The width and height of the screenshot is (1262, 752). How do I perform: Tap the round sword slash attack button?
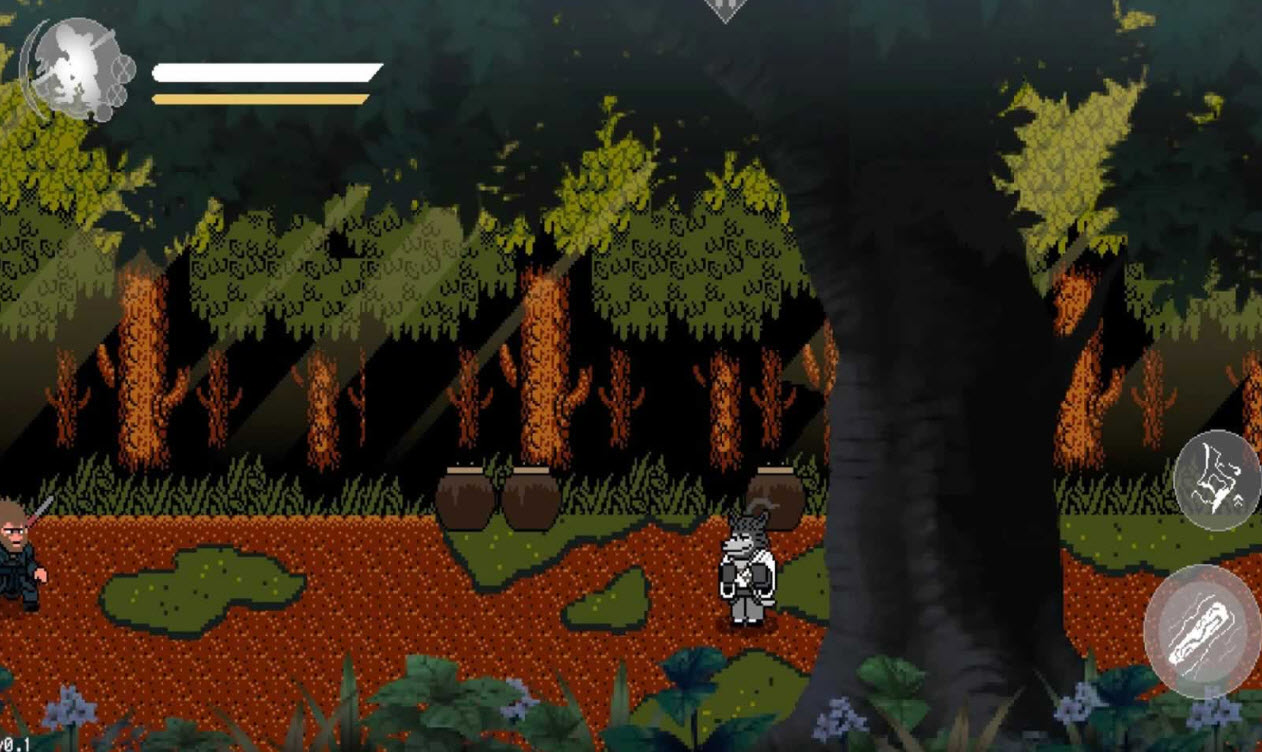tap(1201, 631)
